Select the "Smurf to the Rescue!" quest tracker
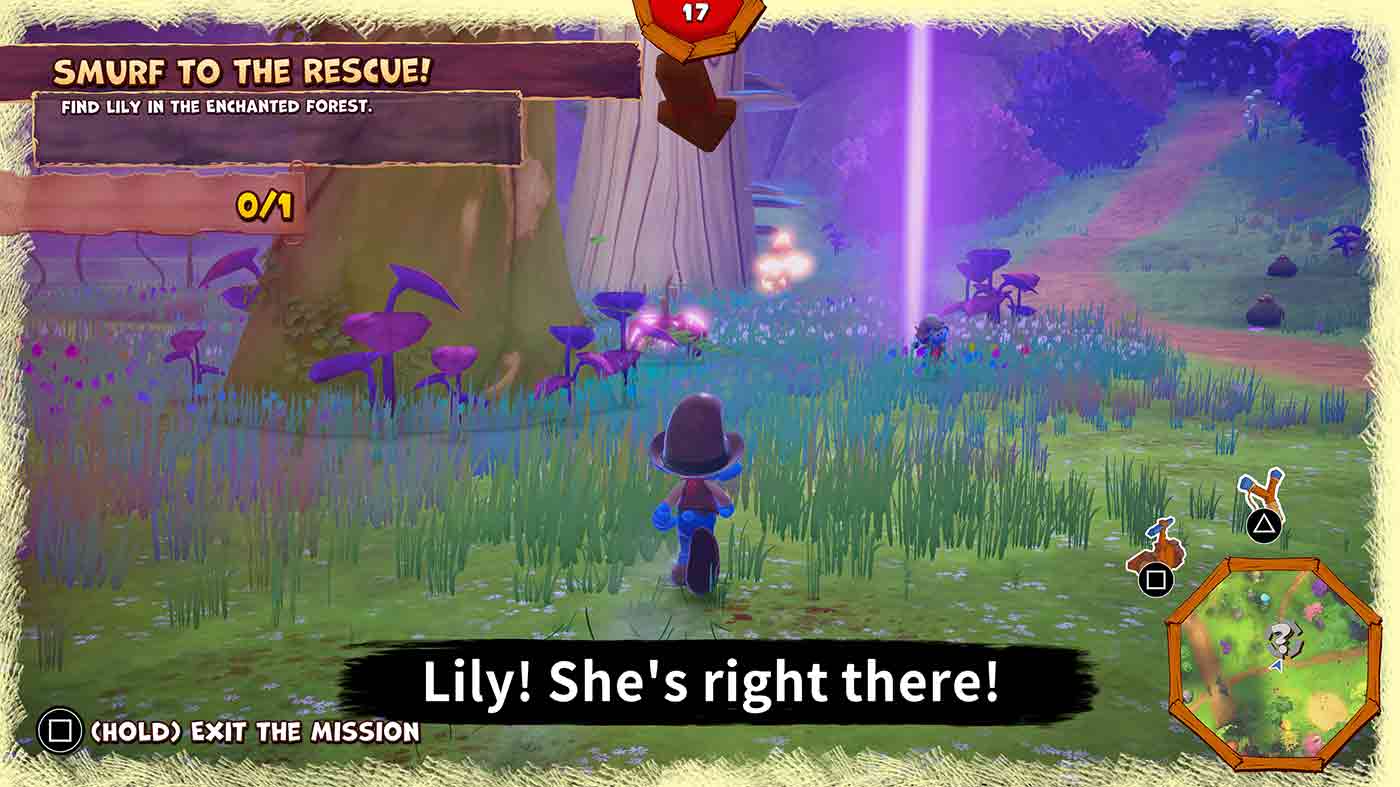Screen dimensions: 1400x787 (243, 72)
